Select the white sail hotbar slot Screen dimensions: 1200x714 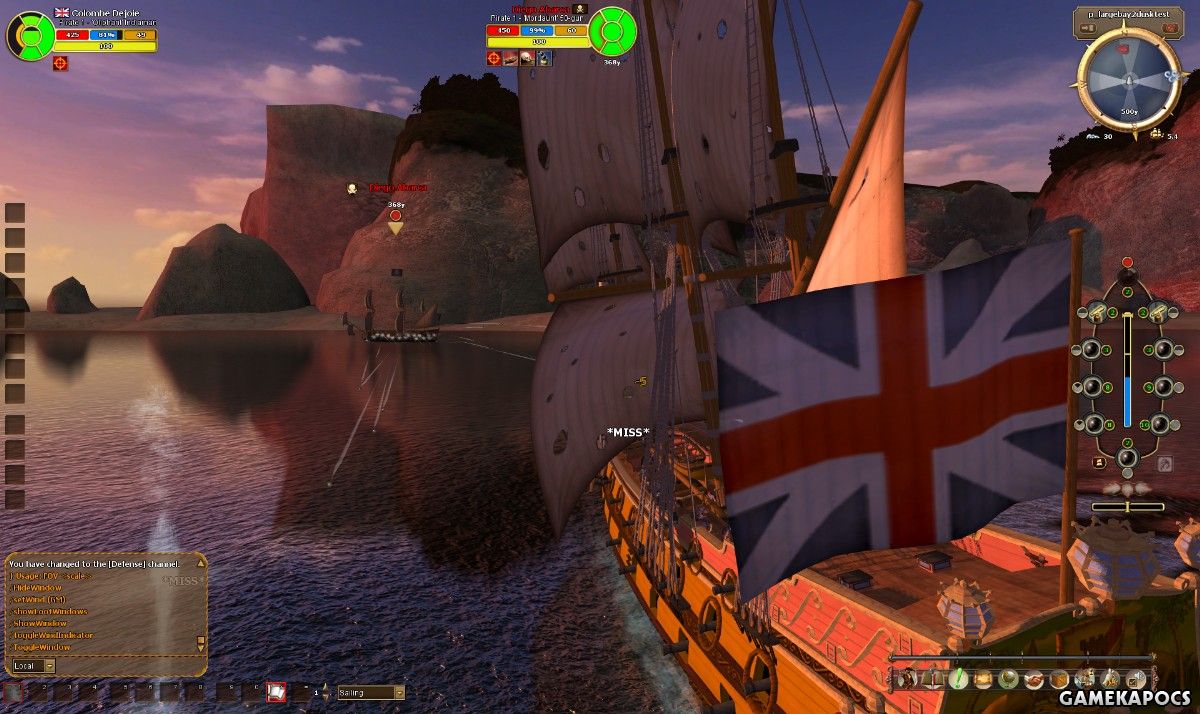click(276, 691)
